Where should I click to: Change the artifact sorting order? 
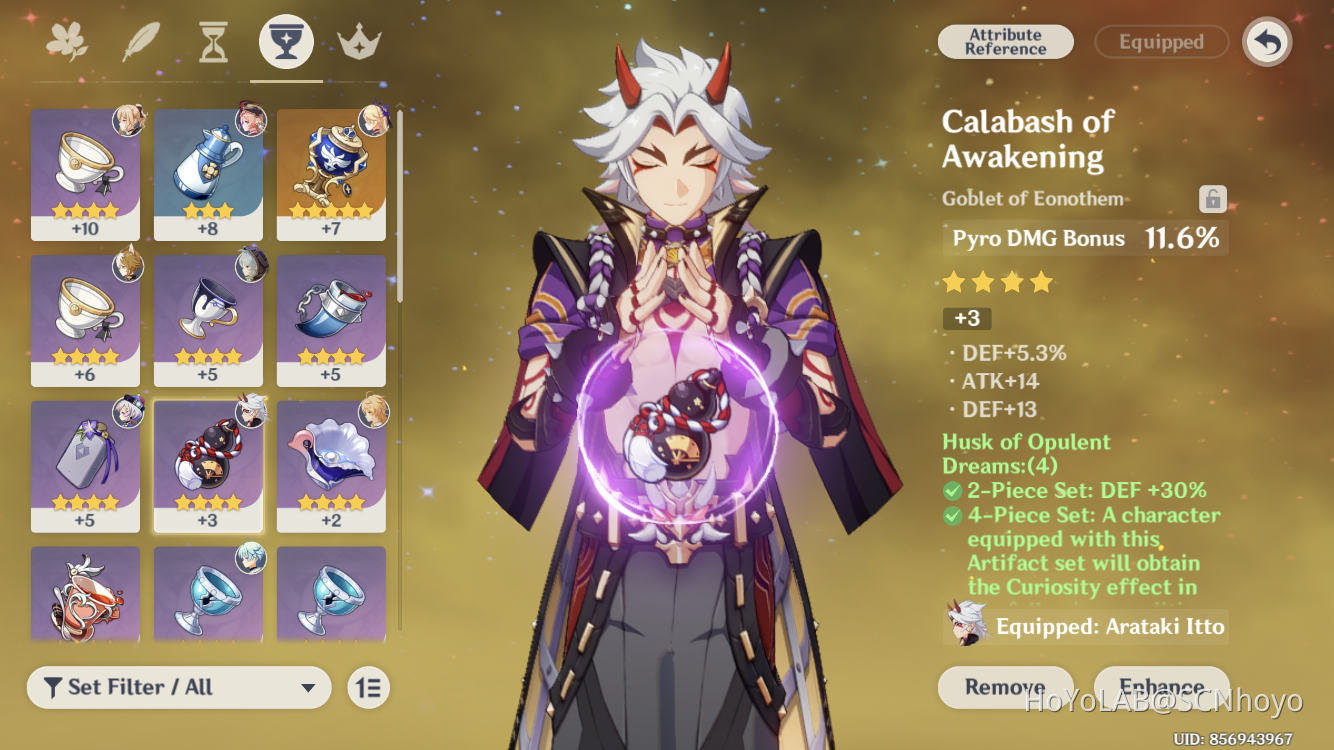pos(368,688)
